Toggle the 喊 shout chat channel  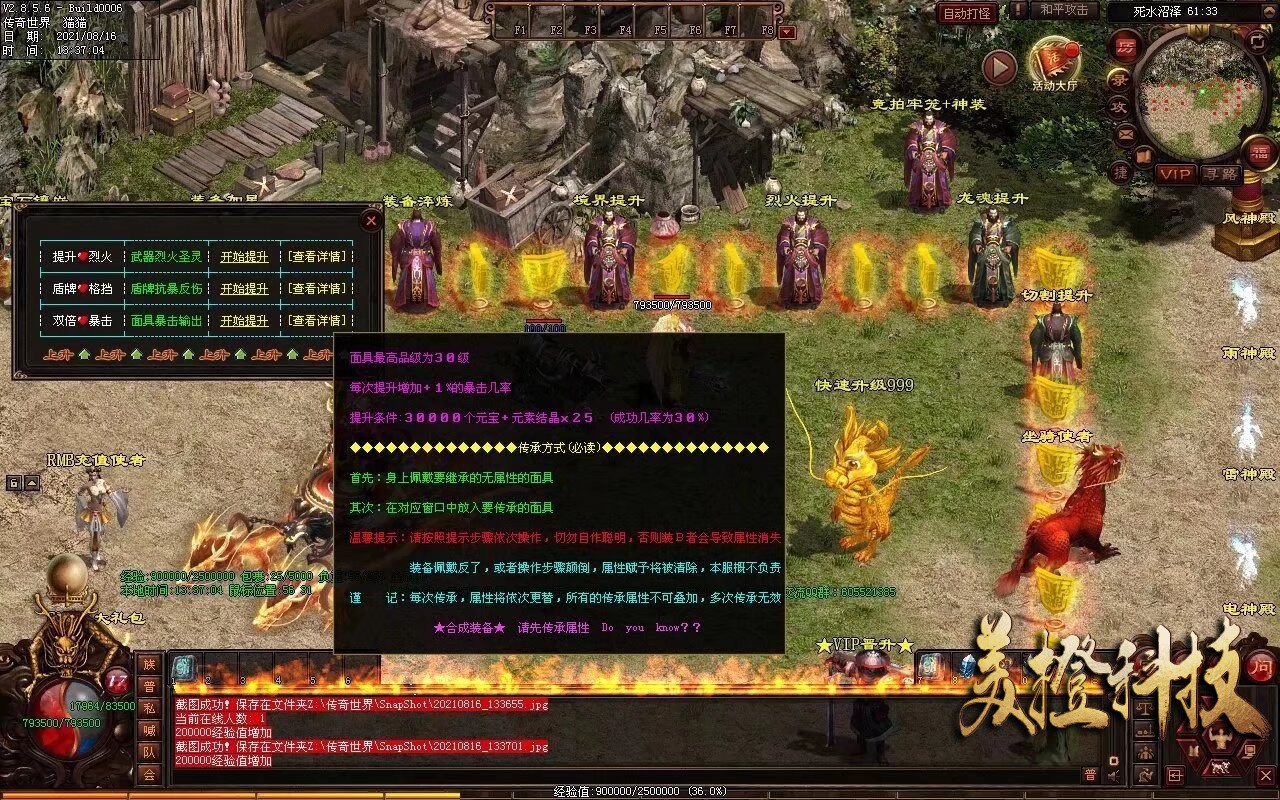coord(150,732)
